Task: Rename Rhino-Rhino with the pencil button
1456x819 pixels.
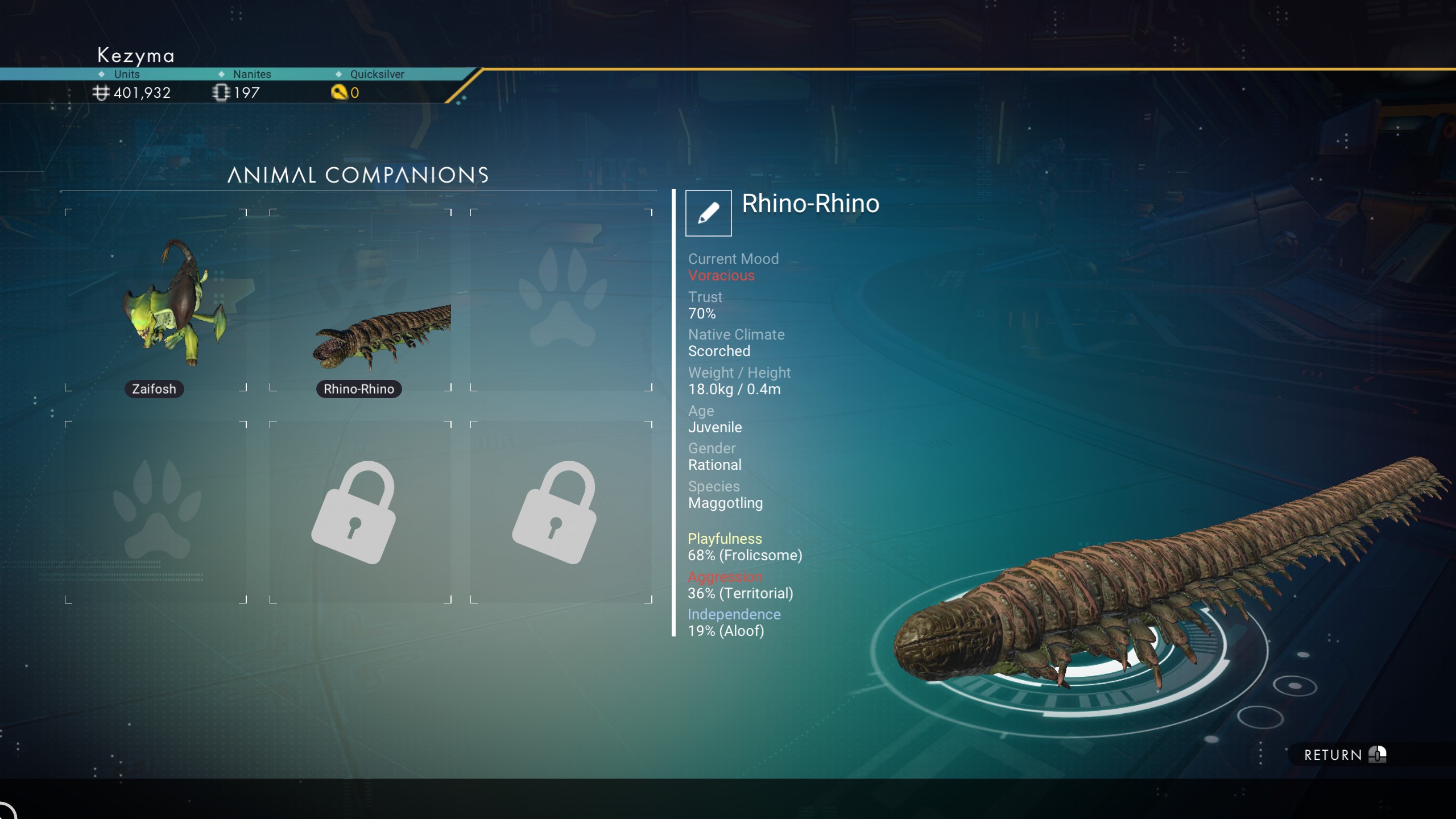Action: [708, 213]
